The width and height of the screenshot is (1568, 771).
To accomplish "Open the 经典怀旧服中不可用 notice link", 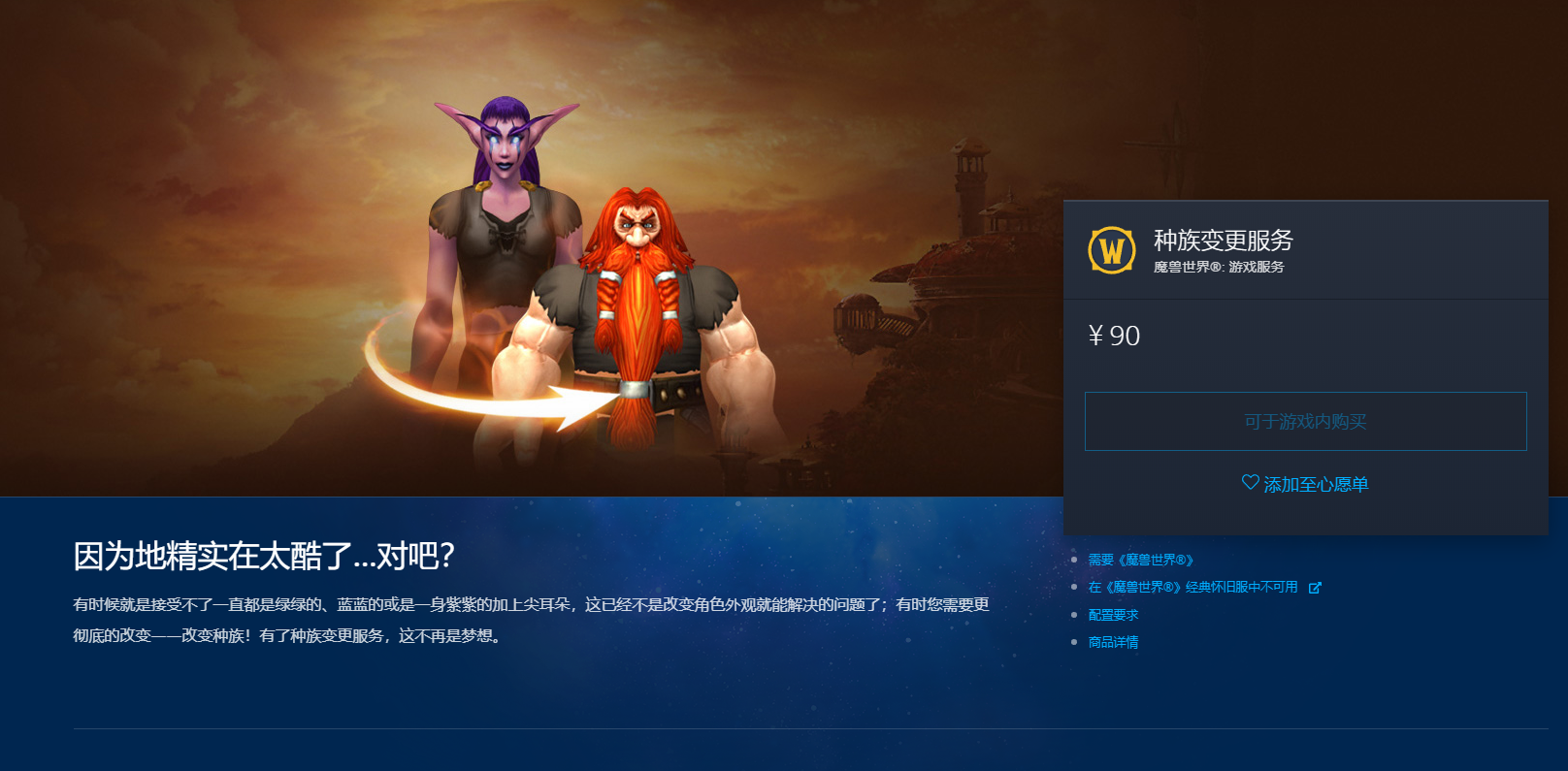I will pyautogui.click(x=1193, y=588).
